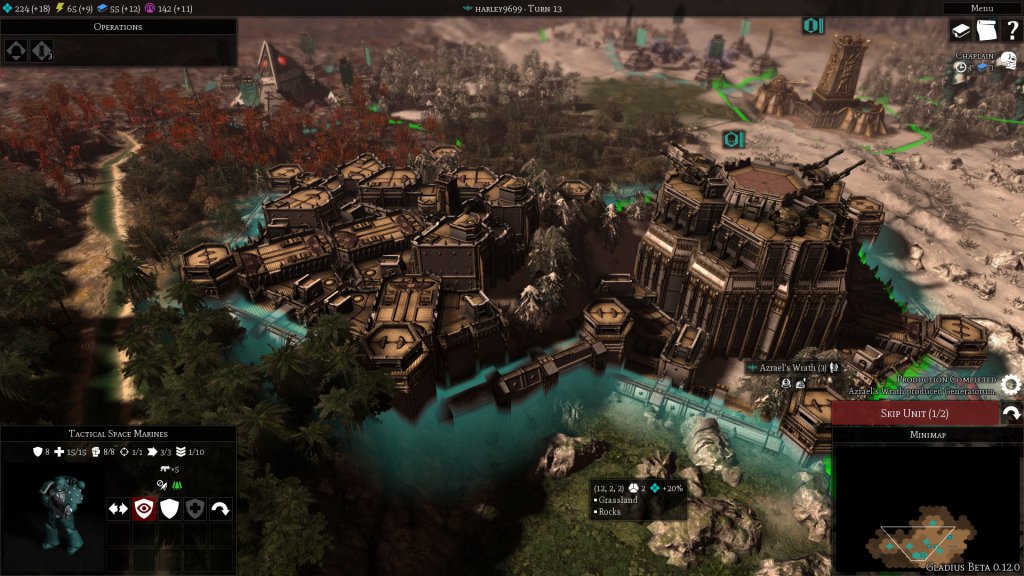This screenshot has height=576, width=1024.
Task: Click the question mark help icon
Action: pyautogui.click(x=1011, y=31)
